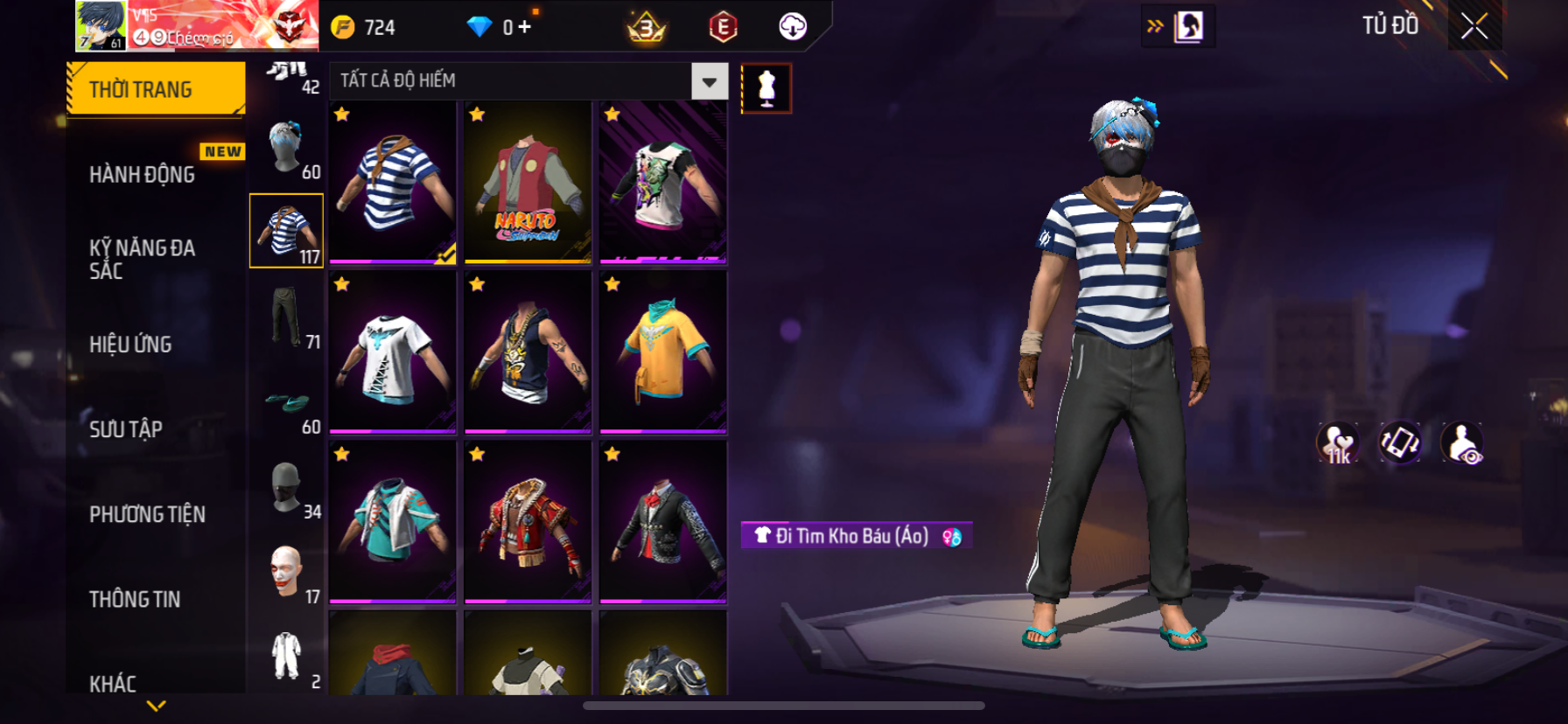Viewport: 1568px width, 724px height.
Task: Close the wardrobe screen
Action: [1474, 27]
